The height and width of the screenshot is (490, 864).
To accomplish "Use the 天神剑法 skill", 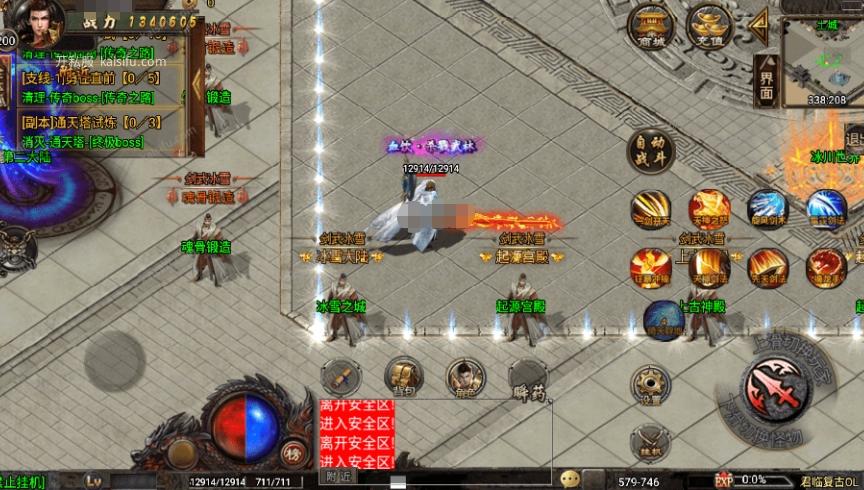I will click(709, 268).
